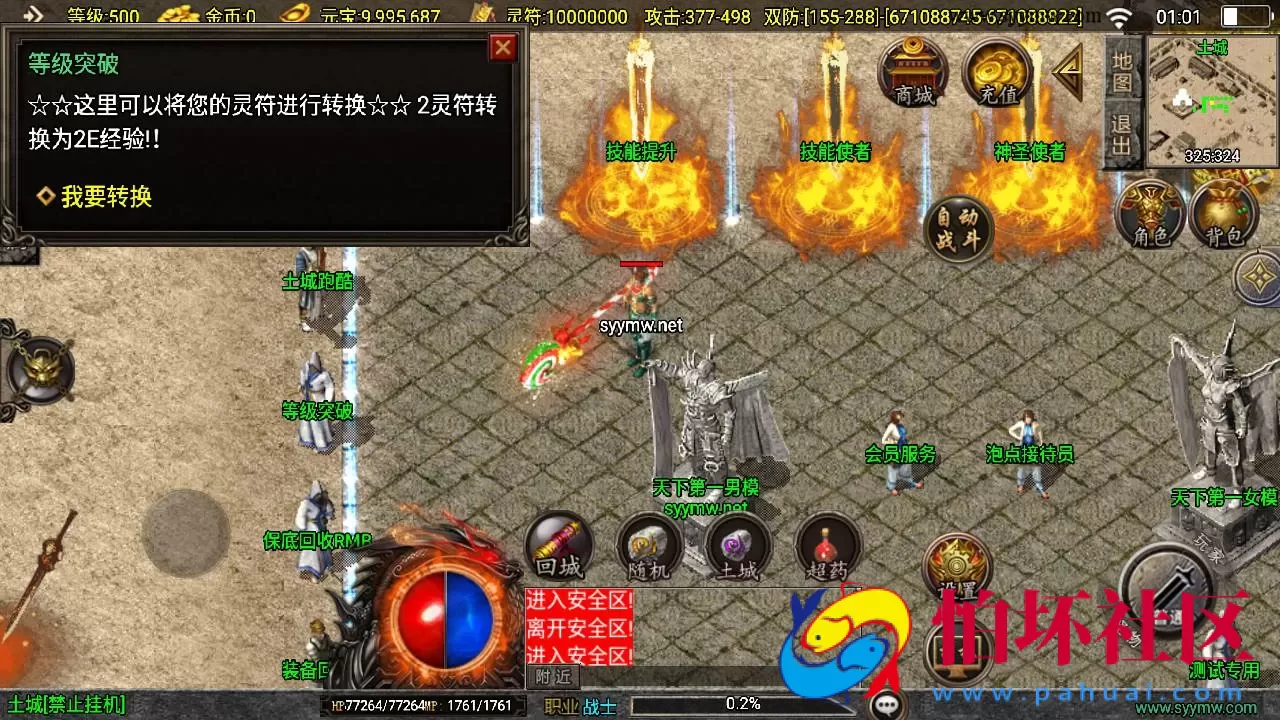Select the 土城 teleport icon
The width and height of the screenshot is (1280, 720).
pyautogui.click(x=738, y=545)
